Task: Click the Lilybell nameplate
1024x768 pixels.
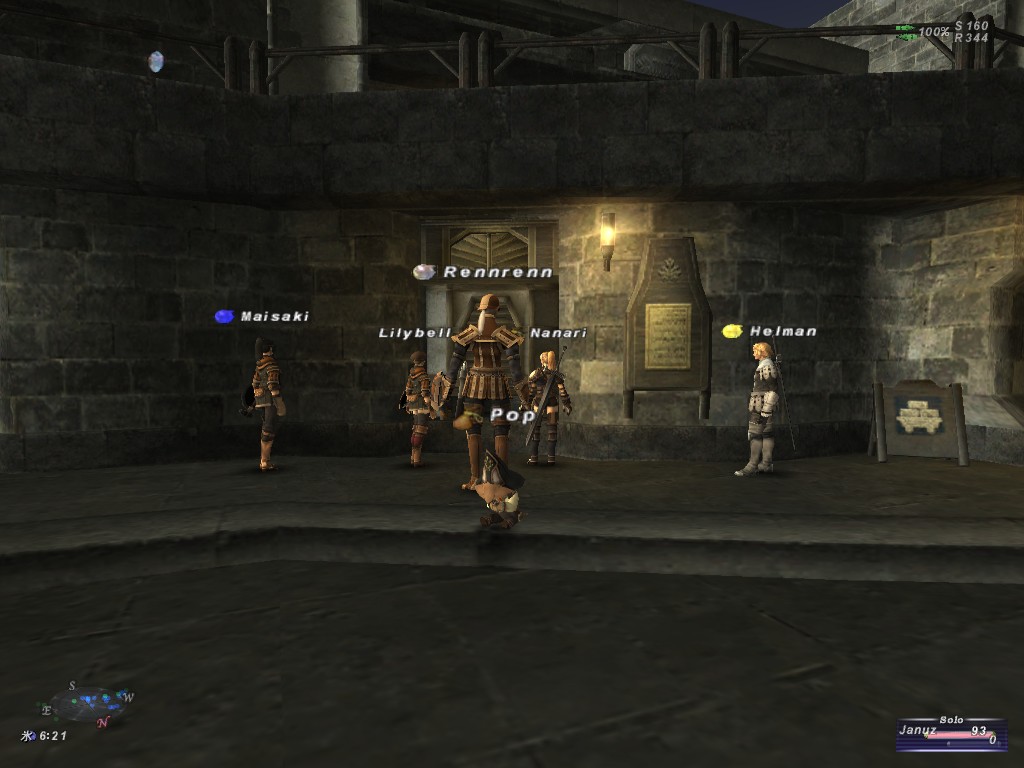Action: coord(415,333)
